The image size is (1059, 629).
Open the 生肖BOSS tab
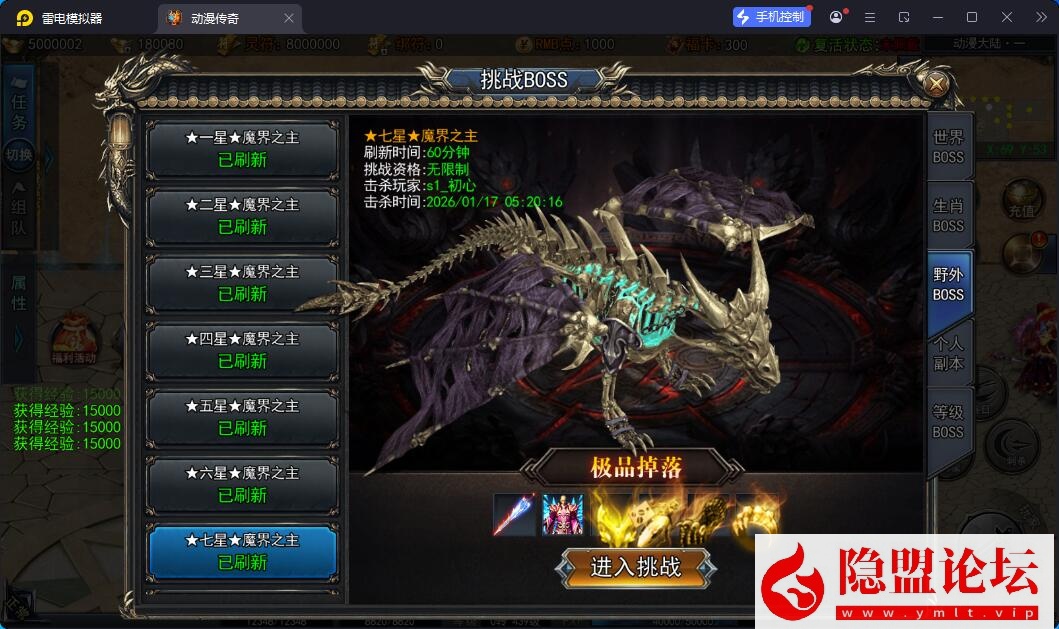click(947, 215)
